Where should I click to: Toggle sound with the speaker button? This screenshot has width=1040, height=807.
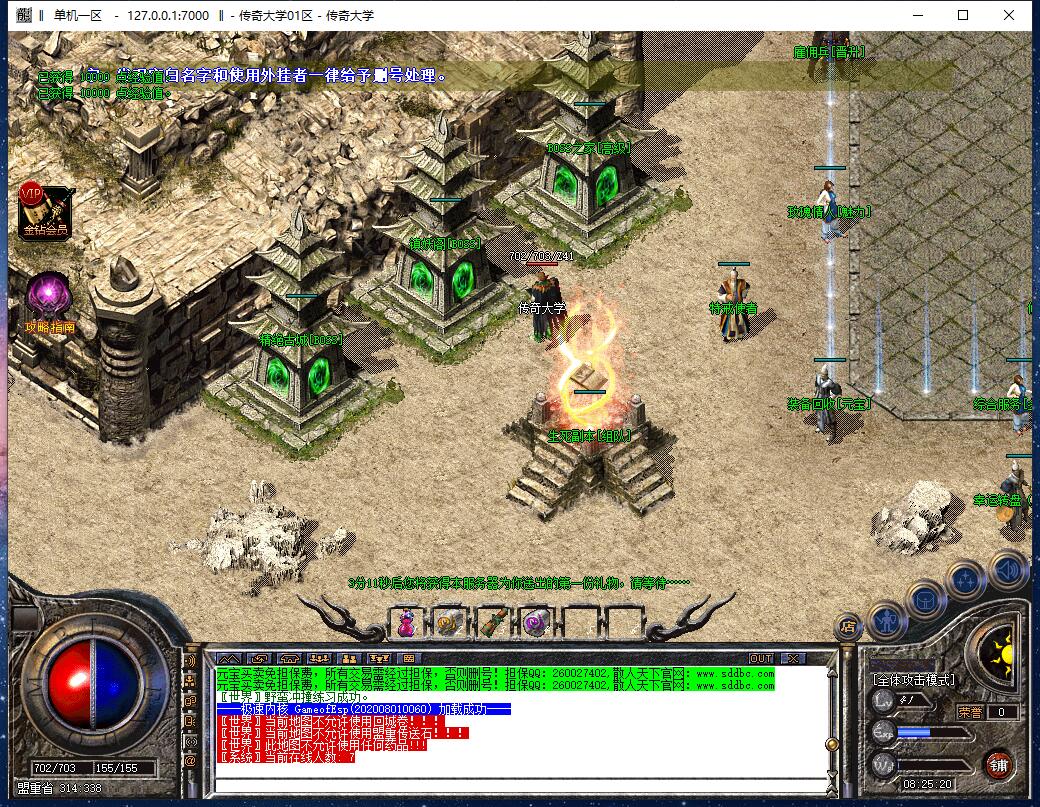(1008, 568)
